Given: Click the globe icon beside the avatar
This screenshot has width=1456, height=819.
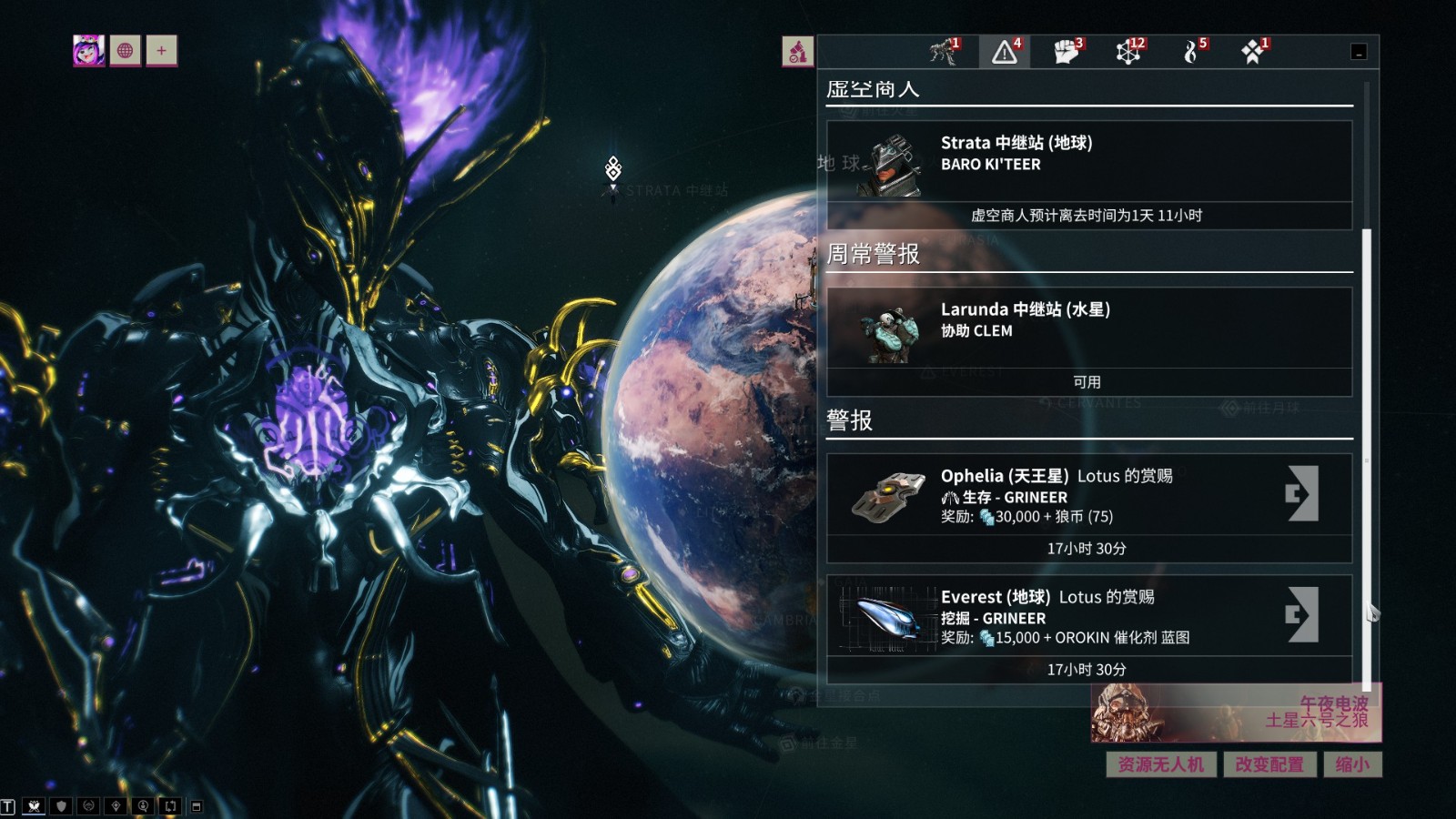Looking at the screenshot, I should click(x=126, y=51).
